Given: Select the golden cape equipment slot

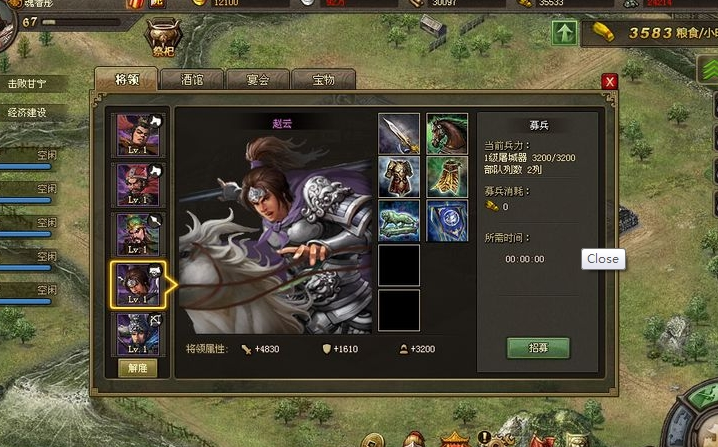Looking at the screenshot, I should 447,177.
